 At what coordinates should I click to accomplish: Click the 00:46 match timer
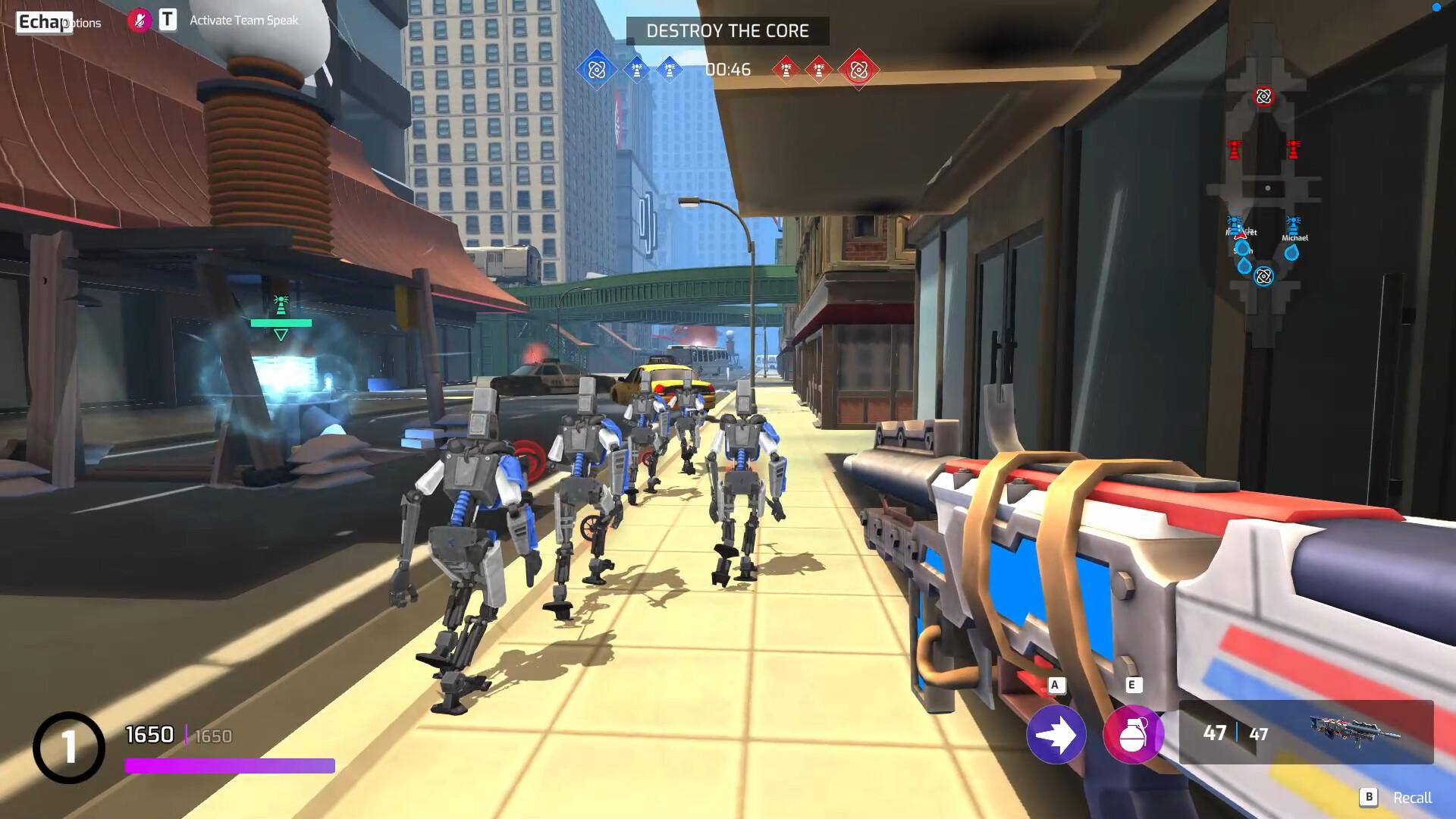tap(726, 69)
